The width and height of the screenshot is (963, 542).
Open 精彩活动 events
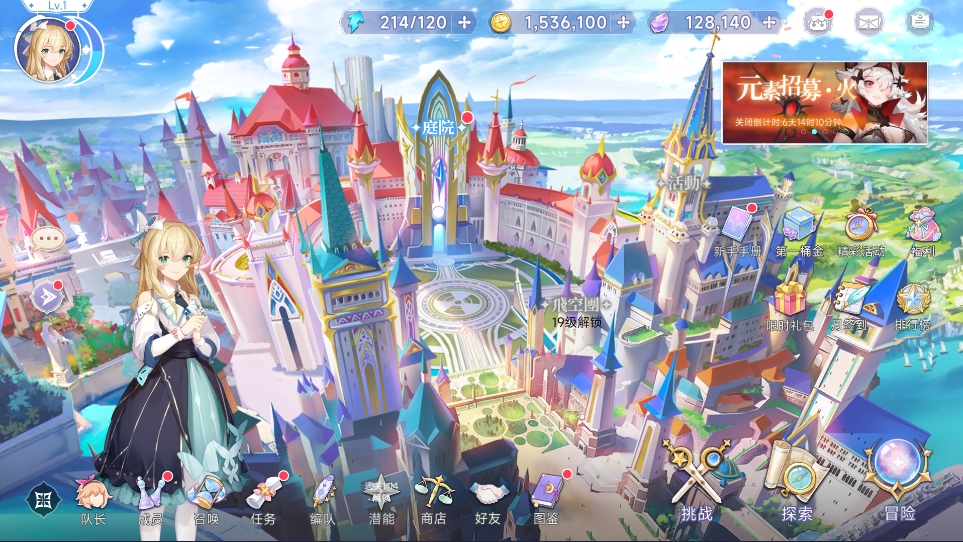(x=860, y=230)
